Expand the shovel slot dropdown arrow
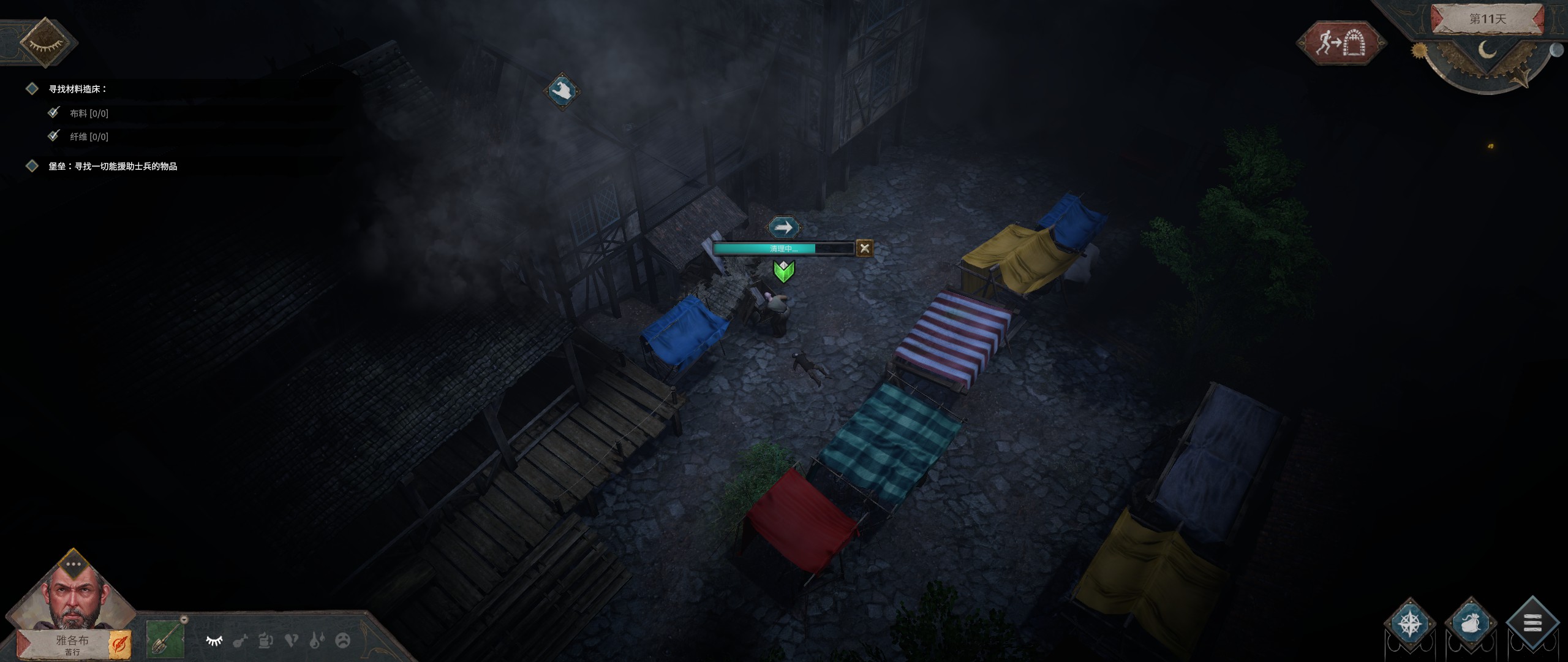Viewport: 1568px width, 662px height. click(184, 620)
